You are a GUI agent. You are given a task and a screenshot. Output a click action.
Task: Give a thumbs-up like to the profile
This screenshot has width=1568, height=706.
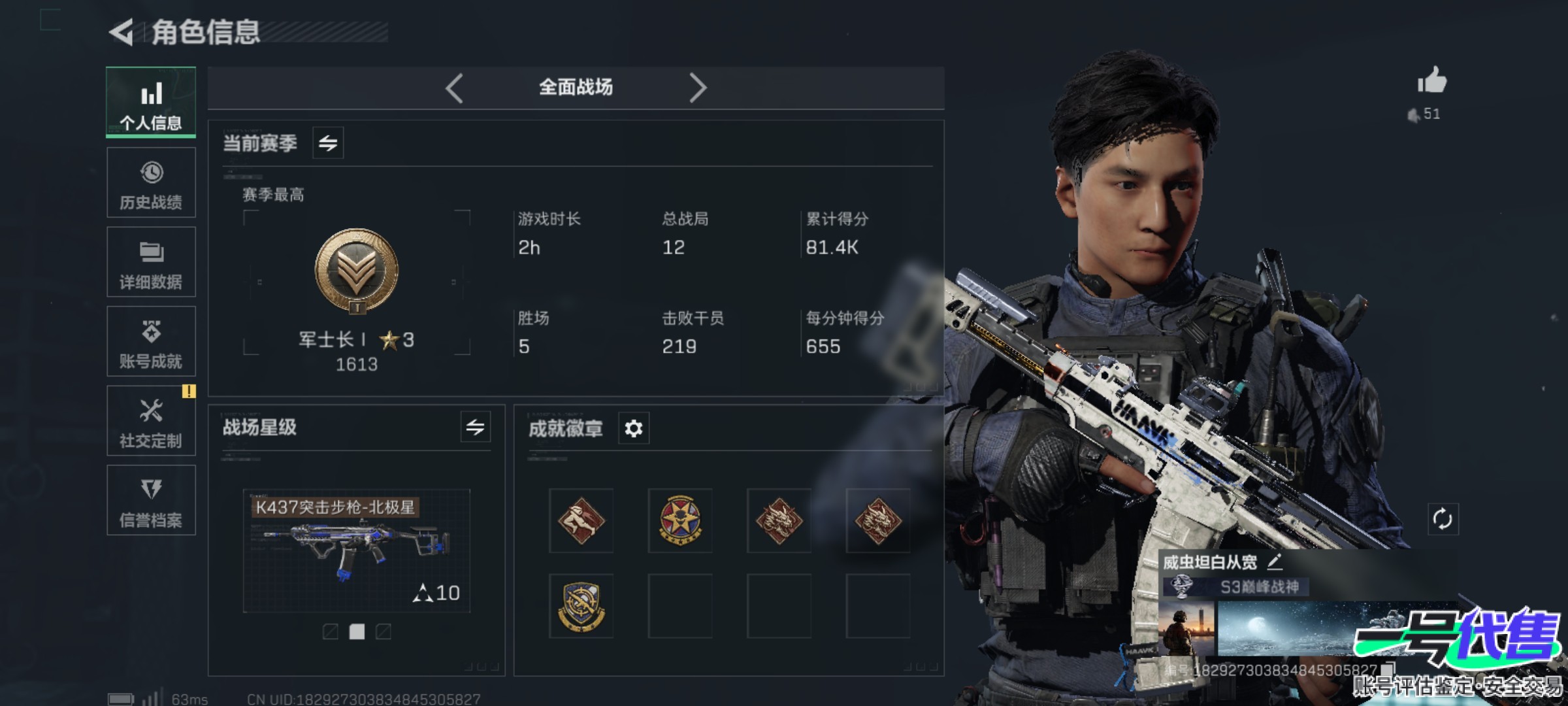coord(1432,82)
